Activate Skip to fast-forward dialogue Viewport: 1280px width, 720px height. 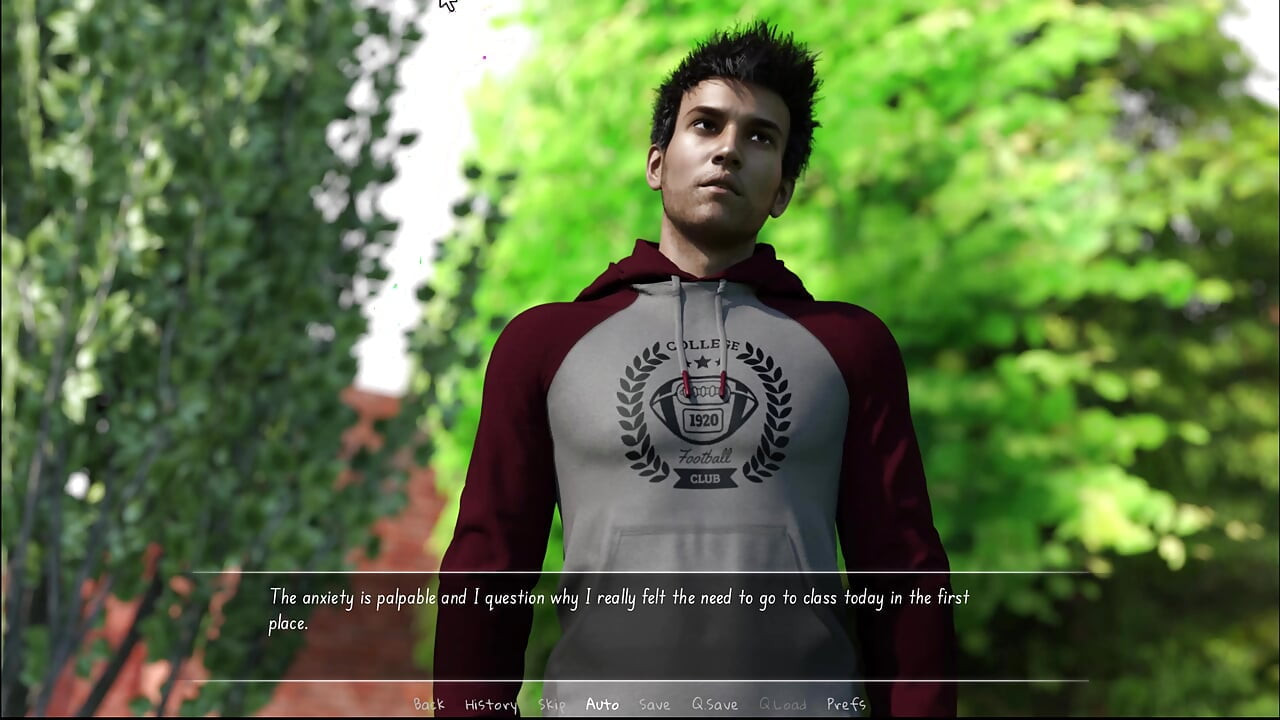[552, 704]
